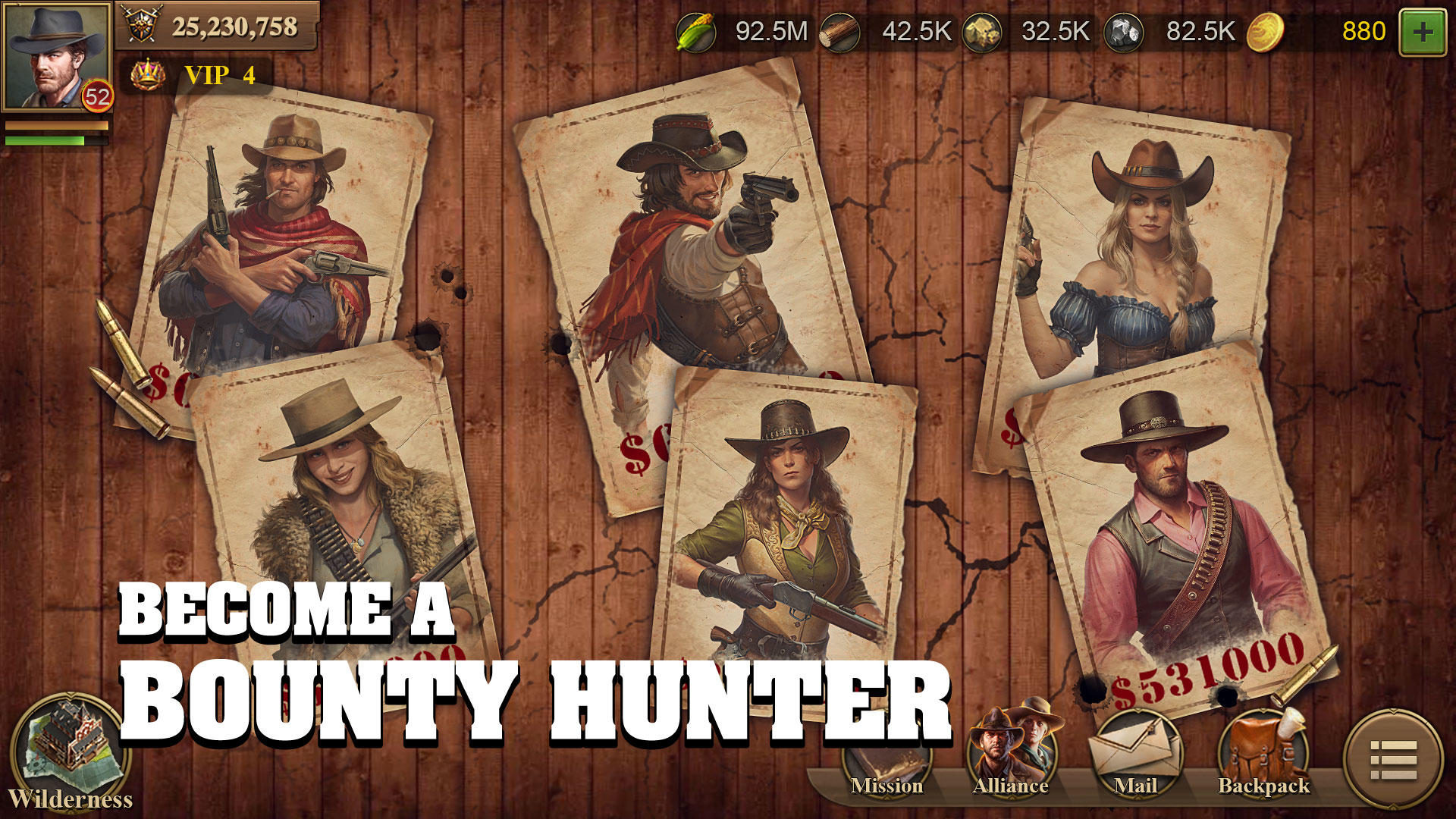Click the stone resource icon
Screen dimensions: 1456x819
pos(981,32)
